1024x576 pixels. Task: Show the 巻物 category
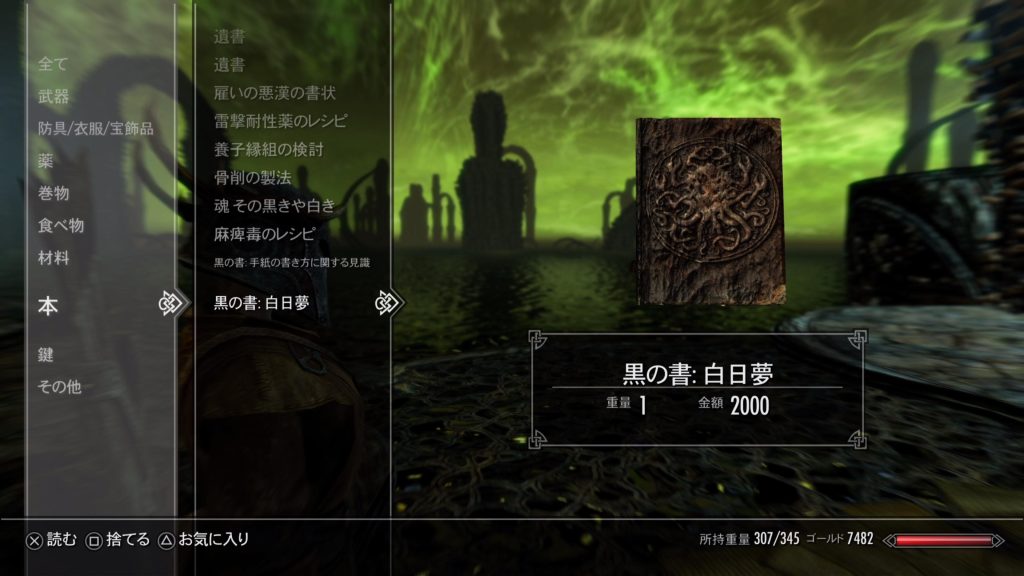54,193
